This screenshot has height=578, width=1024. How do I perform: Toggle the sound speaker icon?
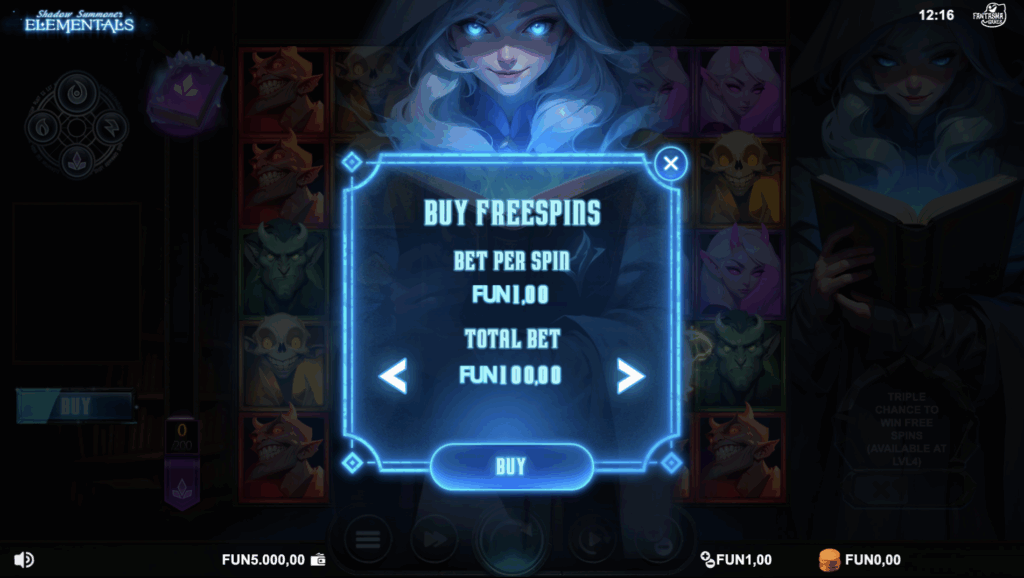click(25, 560)
